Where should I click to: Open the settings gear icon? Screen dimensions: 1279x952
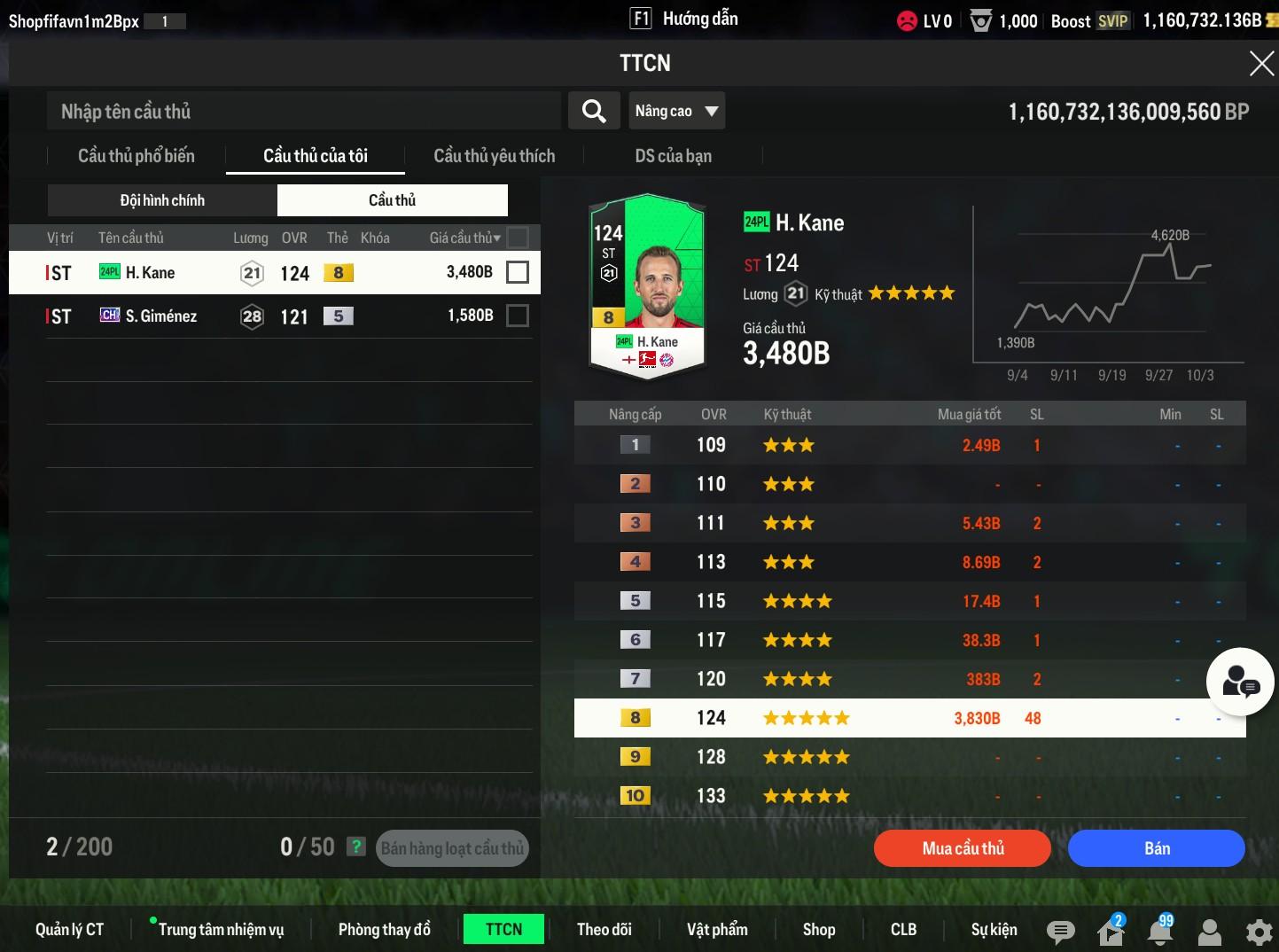(1259, 931)
